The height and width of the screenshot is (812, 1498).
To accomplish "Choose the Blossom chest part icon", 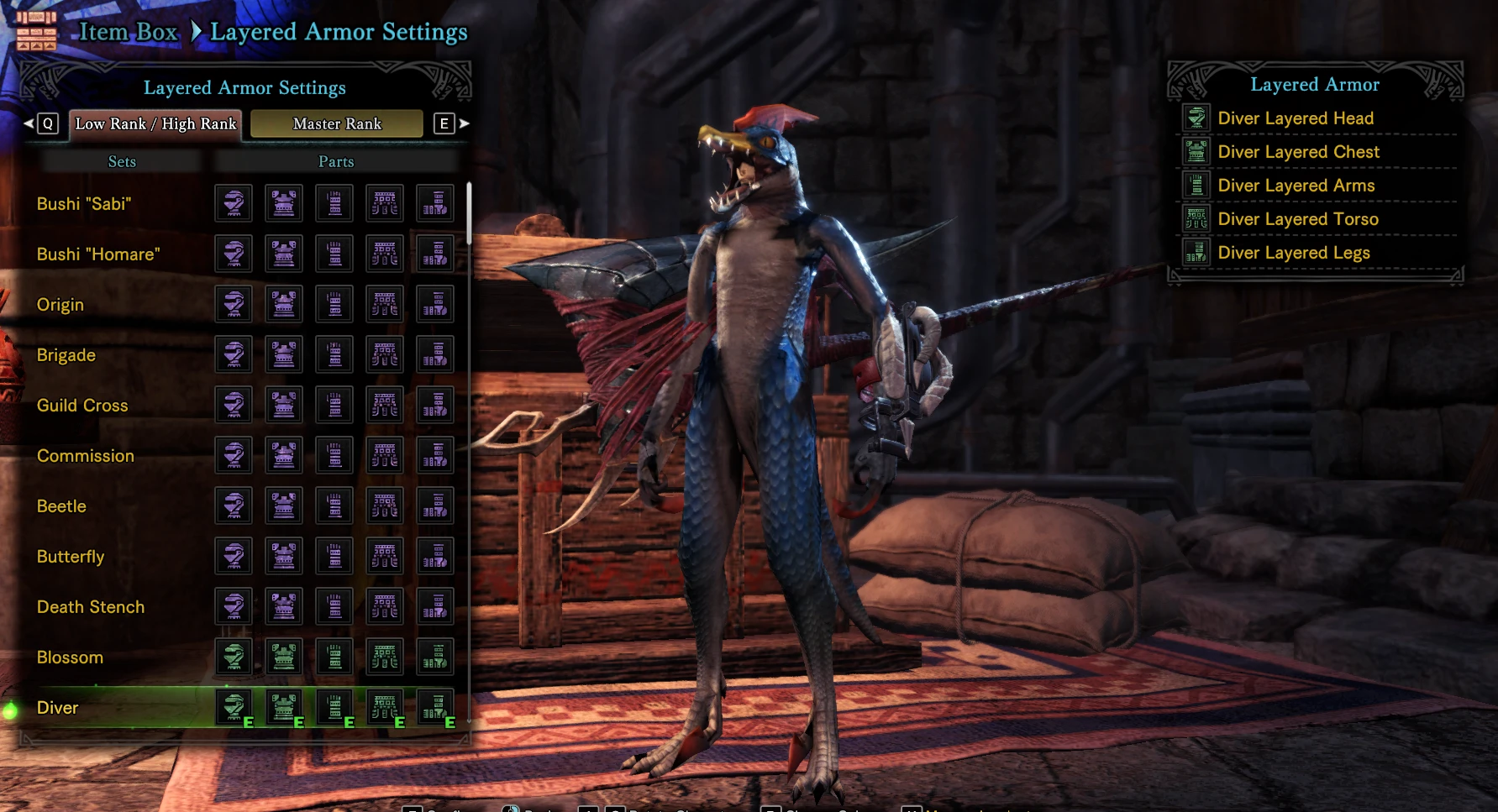I will pos(284,657).
